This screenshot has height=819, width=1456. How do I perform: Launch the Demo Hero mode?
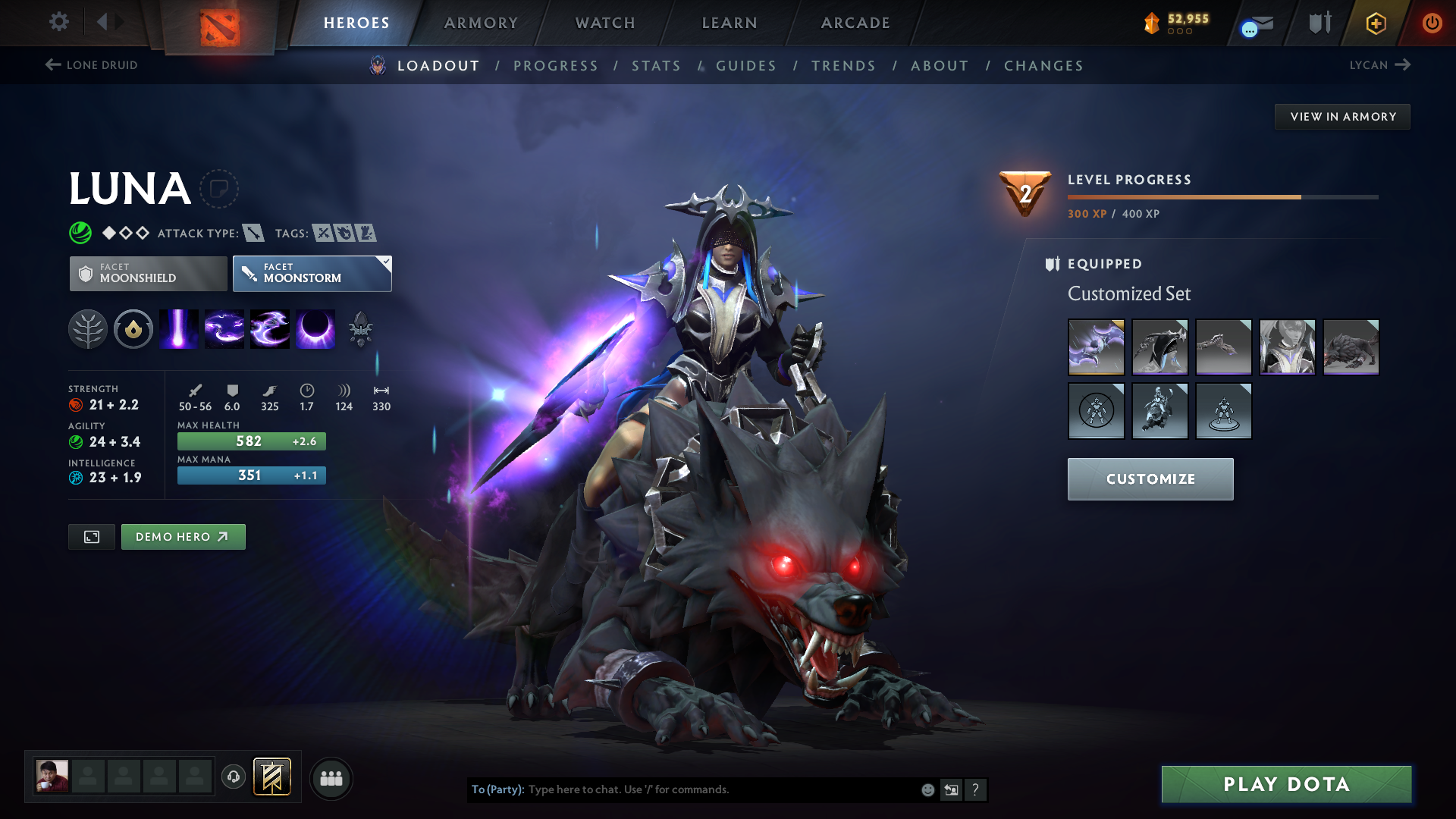183,537
